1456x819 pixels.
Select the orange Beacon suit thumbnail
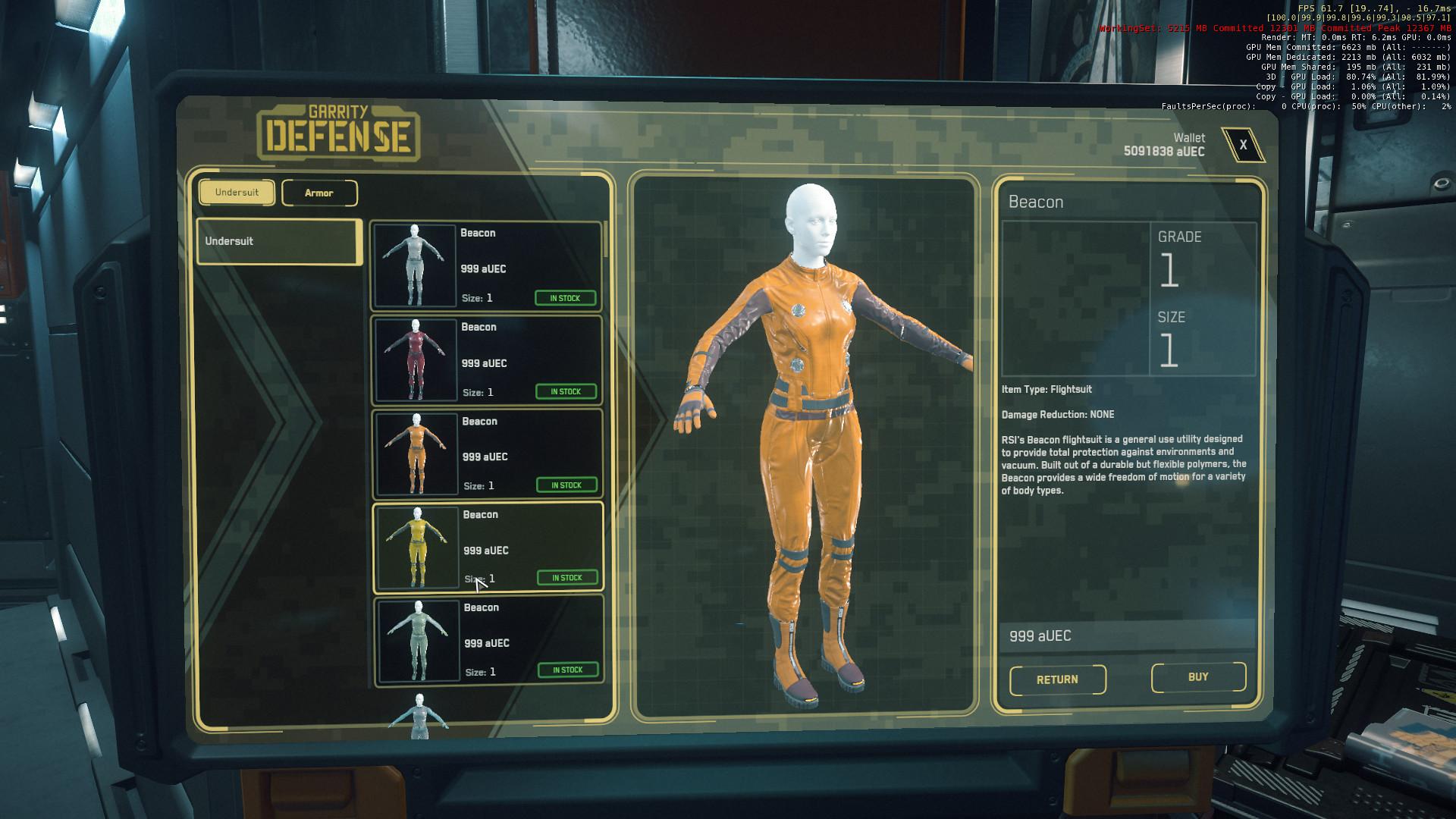pyautogui.click(x=416, y=451)
